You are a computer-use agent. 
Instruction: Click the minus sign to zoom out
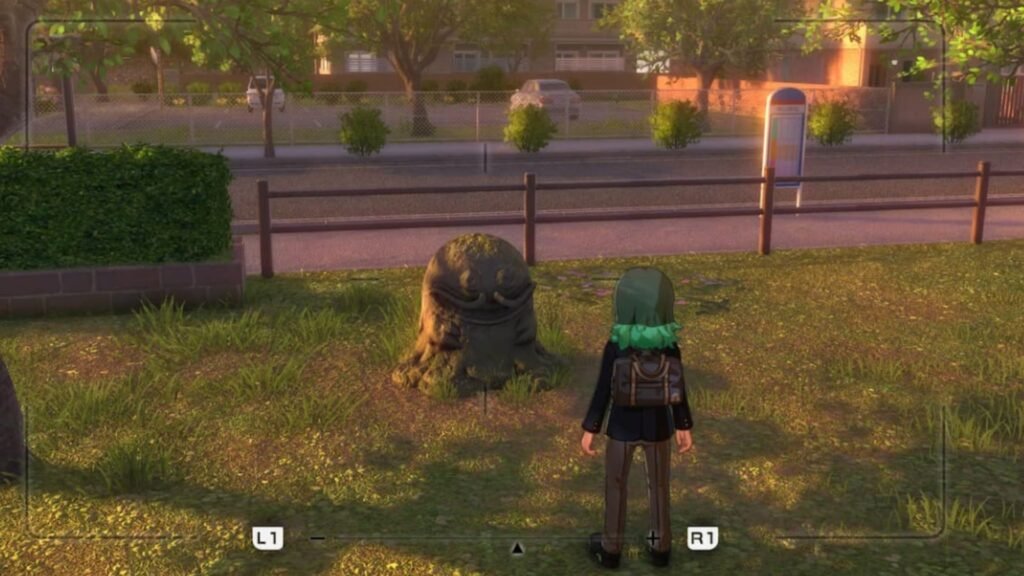coord(317,538)
